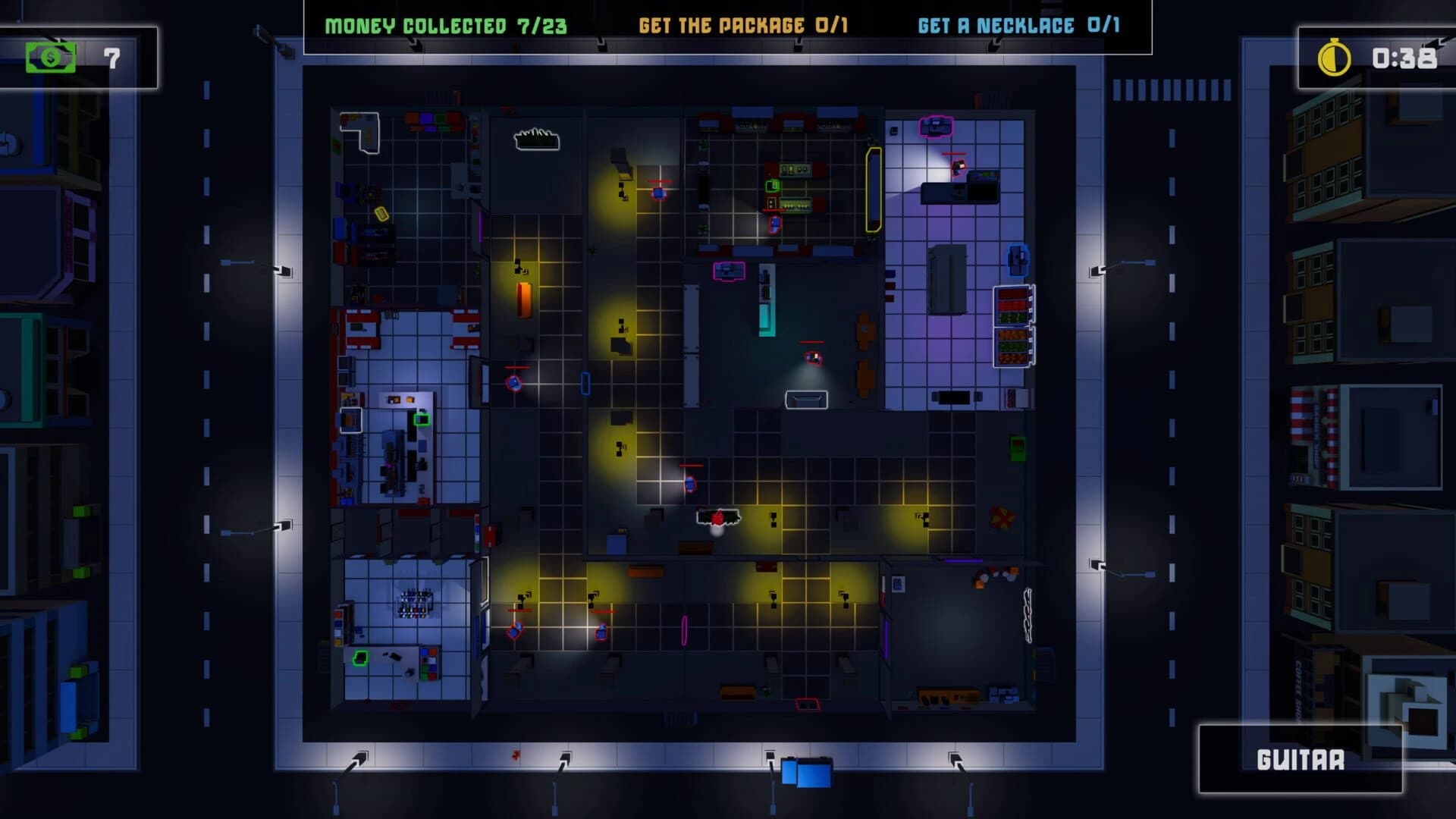Click the pink-outlined car in the top-right room

[935, 125]
